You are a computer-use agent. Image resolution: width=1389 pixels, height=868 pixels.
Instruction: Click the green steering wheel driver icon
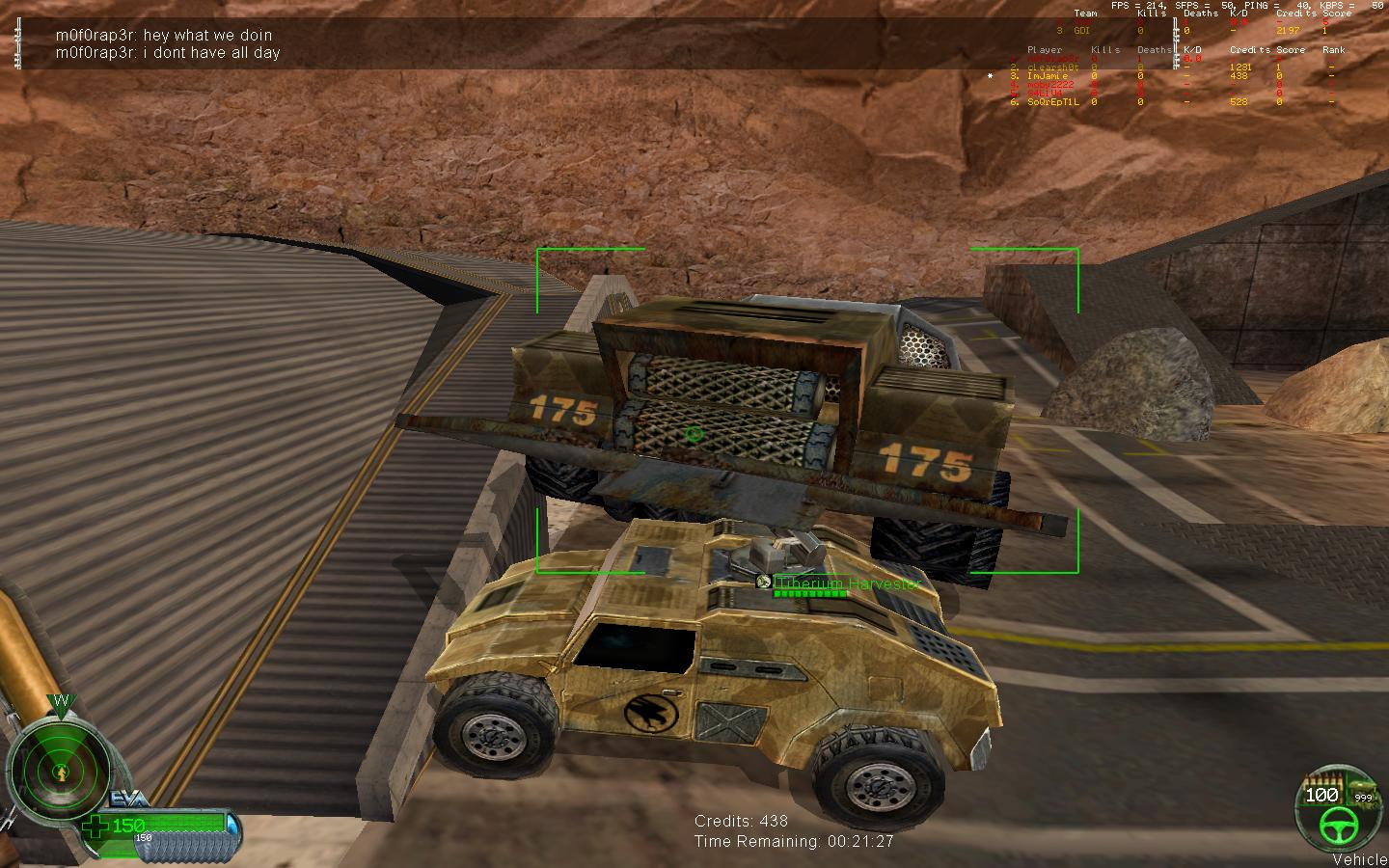click(x=1340, y=823)
